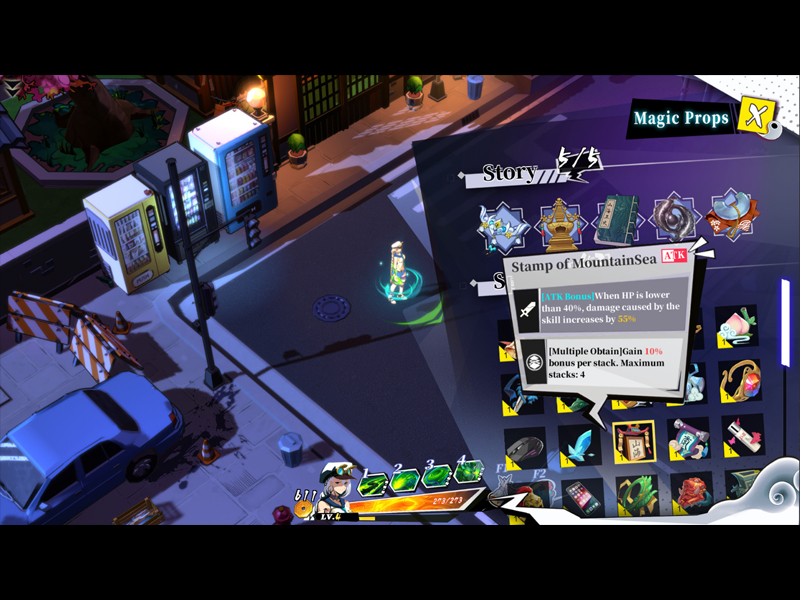Image resolution: width=800 pixels, height=600 pixels.
Task: Activate skill 3 green vortex ability
Action: coord(435,478)
